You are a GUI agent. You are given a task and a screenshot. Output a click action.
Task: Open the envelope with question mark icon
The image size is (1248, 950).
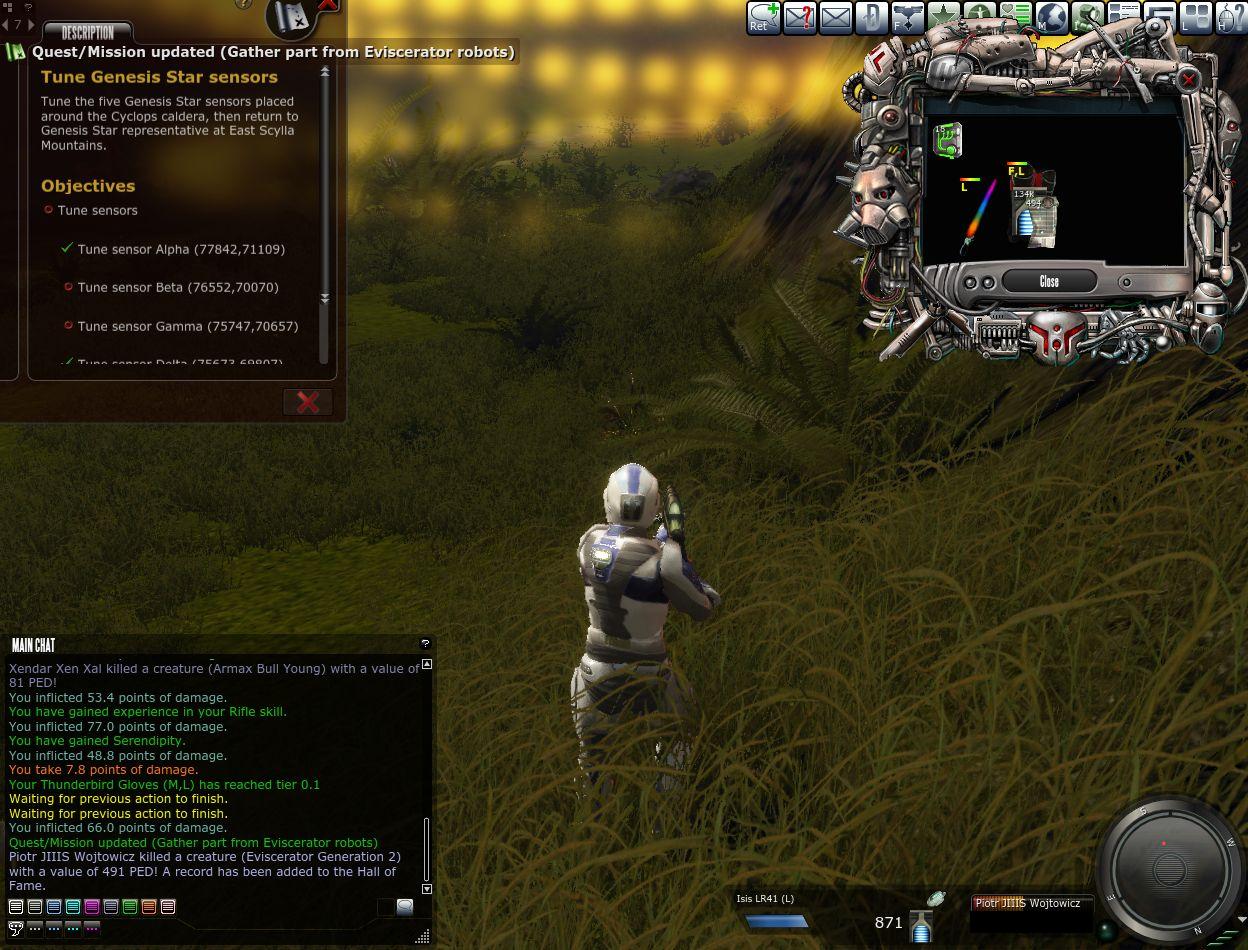pyautogui.click(x=799, y=18)
